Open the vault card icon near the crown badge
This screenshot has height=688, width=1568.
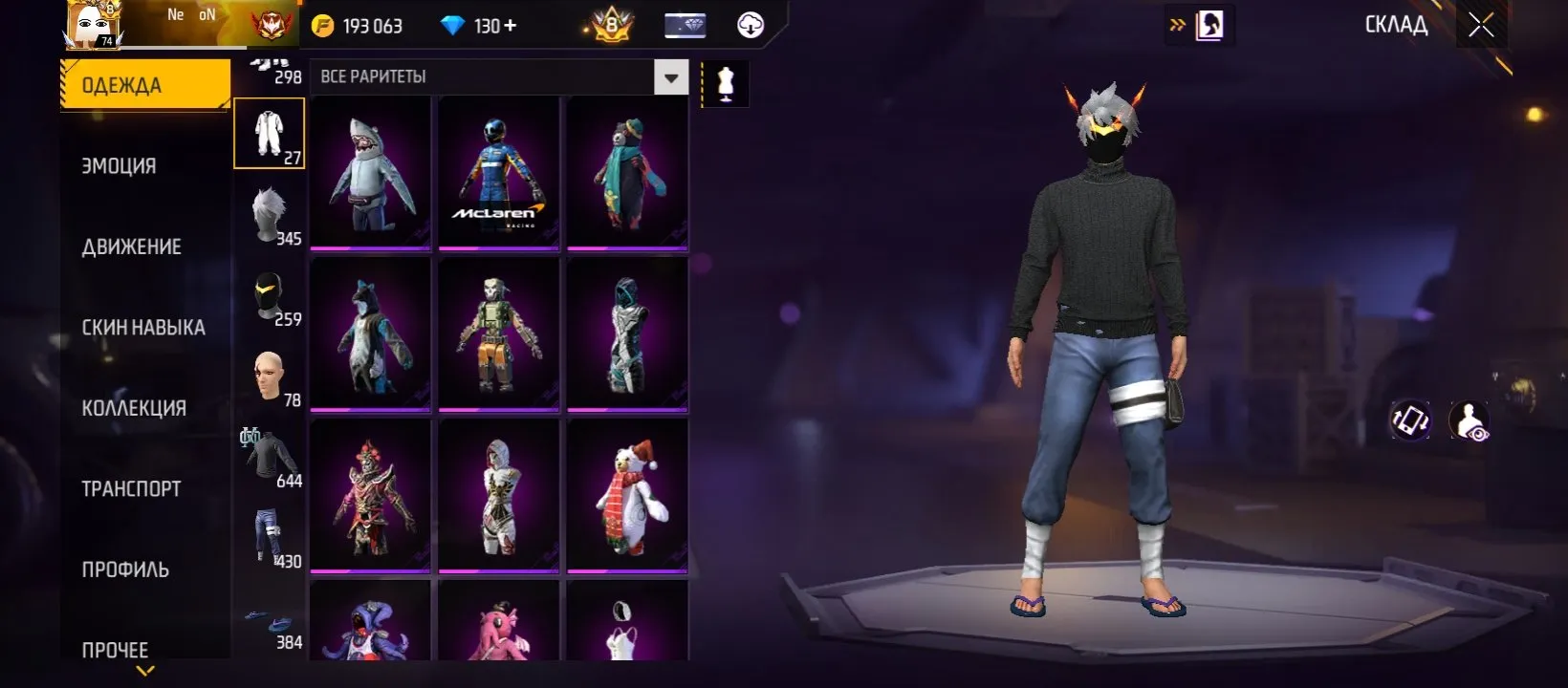click(684, 25)
